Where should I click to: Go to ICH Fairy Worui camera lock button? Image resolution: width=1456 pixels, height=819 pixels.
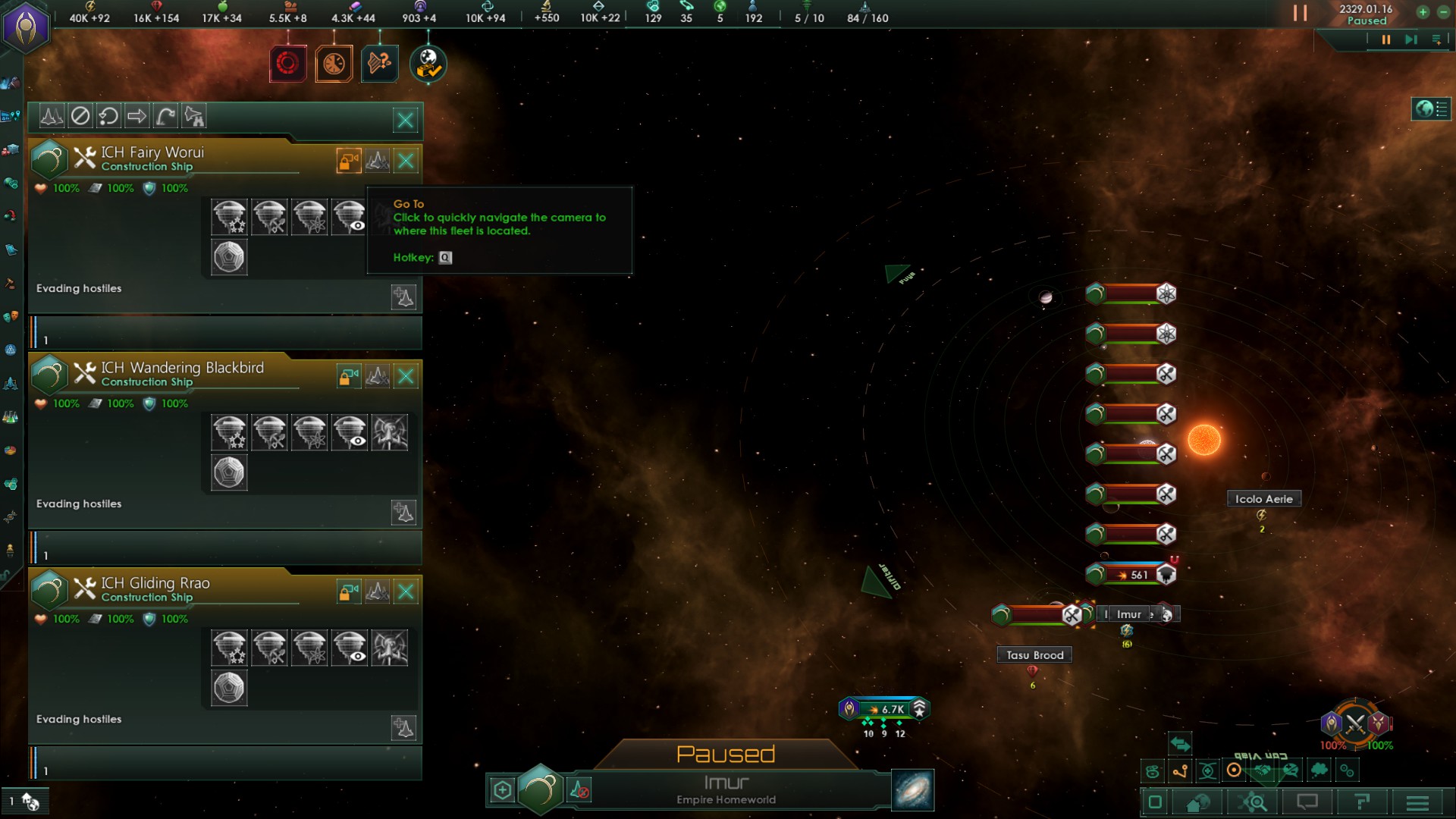(349, 161)
